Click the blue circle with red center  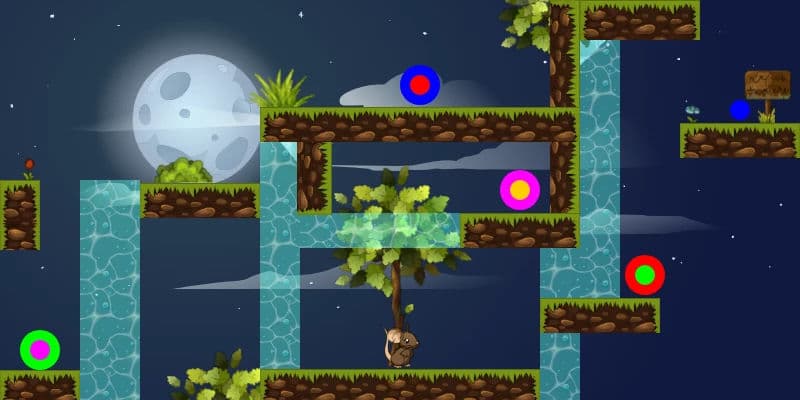click(420, 85)
